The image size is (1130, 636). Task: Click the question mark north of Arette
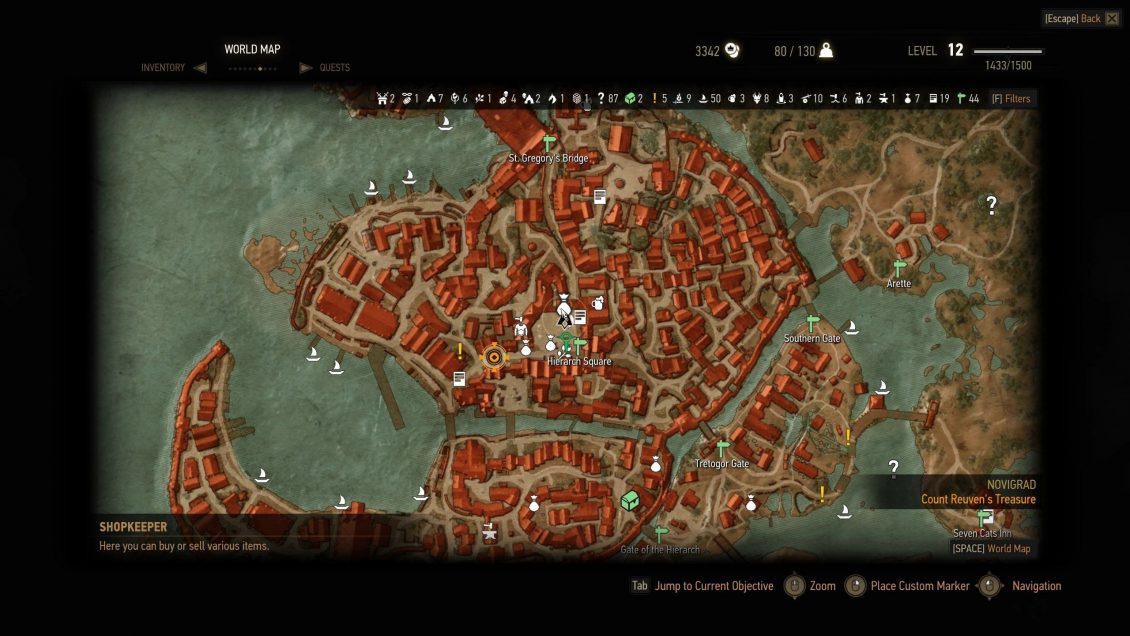pos(992,205)
